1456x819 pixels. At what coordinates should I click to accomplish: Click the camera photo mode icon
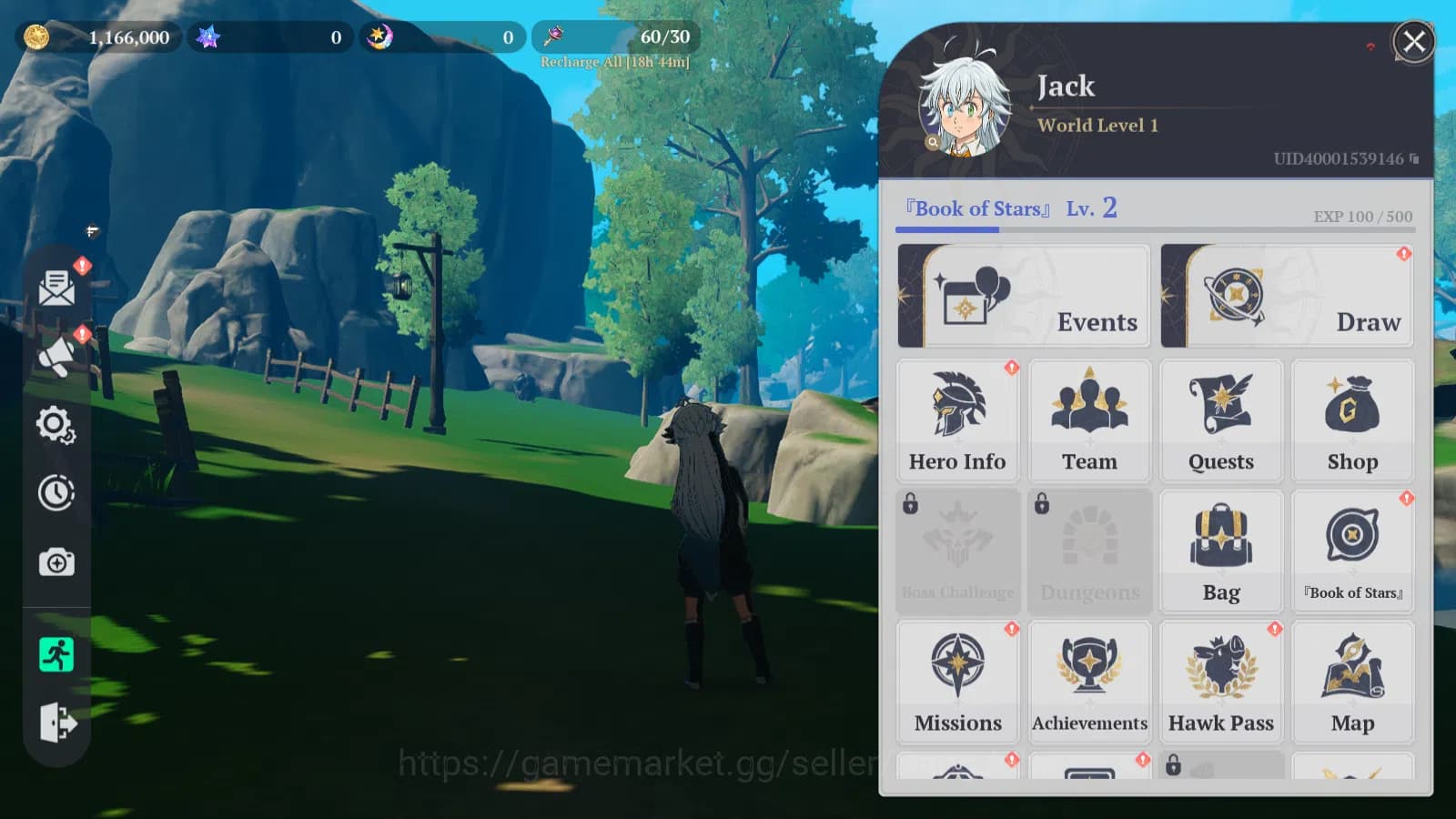click(x=56, y=562)
